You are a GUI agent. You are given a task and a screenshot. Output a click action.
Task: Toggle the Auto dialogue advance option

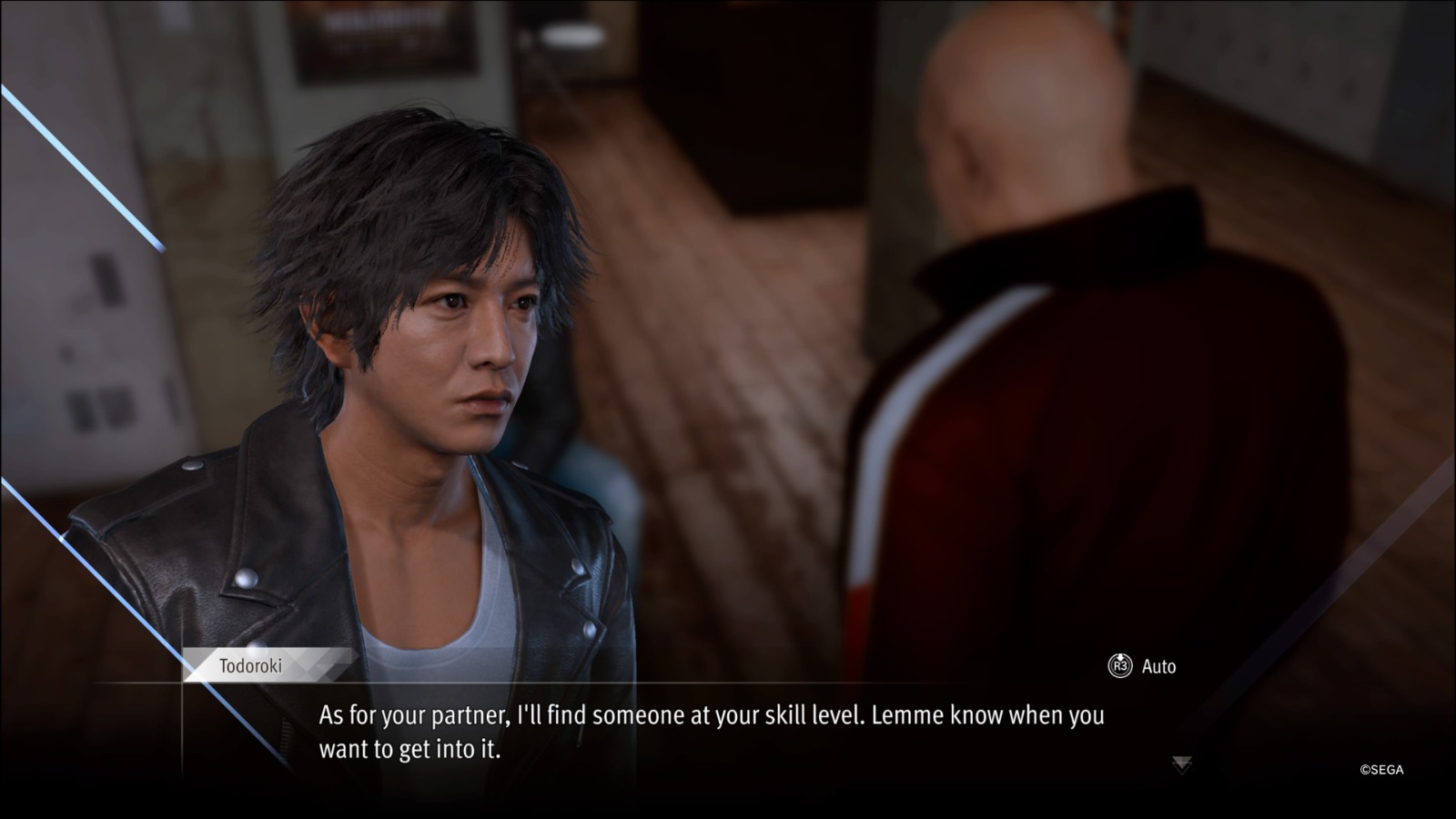click(x=1142, y=666)
